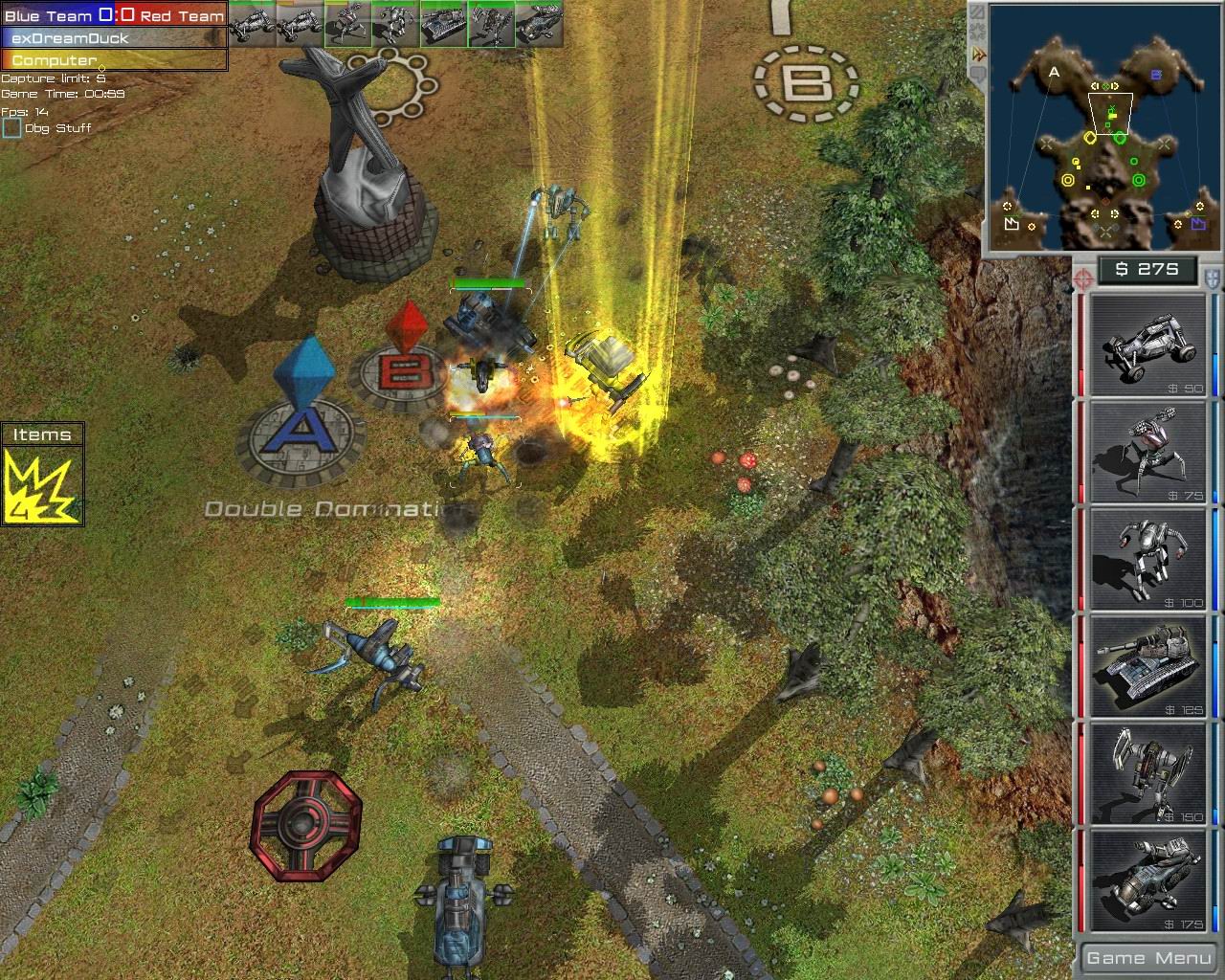Click the shield icon next to the money counter
This screenshot has width=1225, height=980.
(1210, 276)
